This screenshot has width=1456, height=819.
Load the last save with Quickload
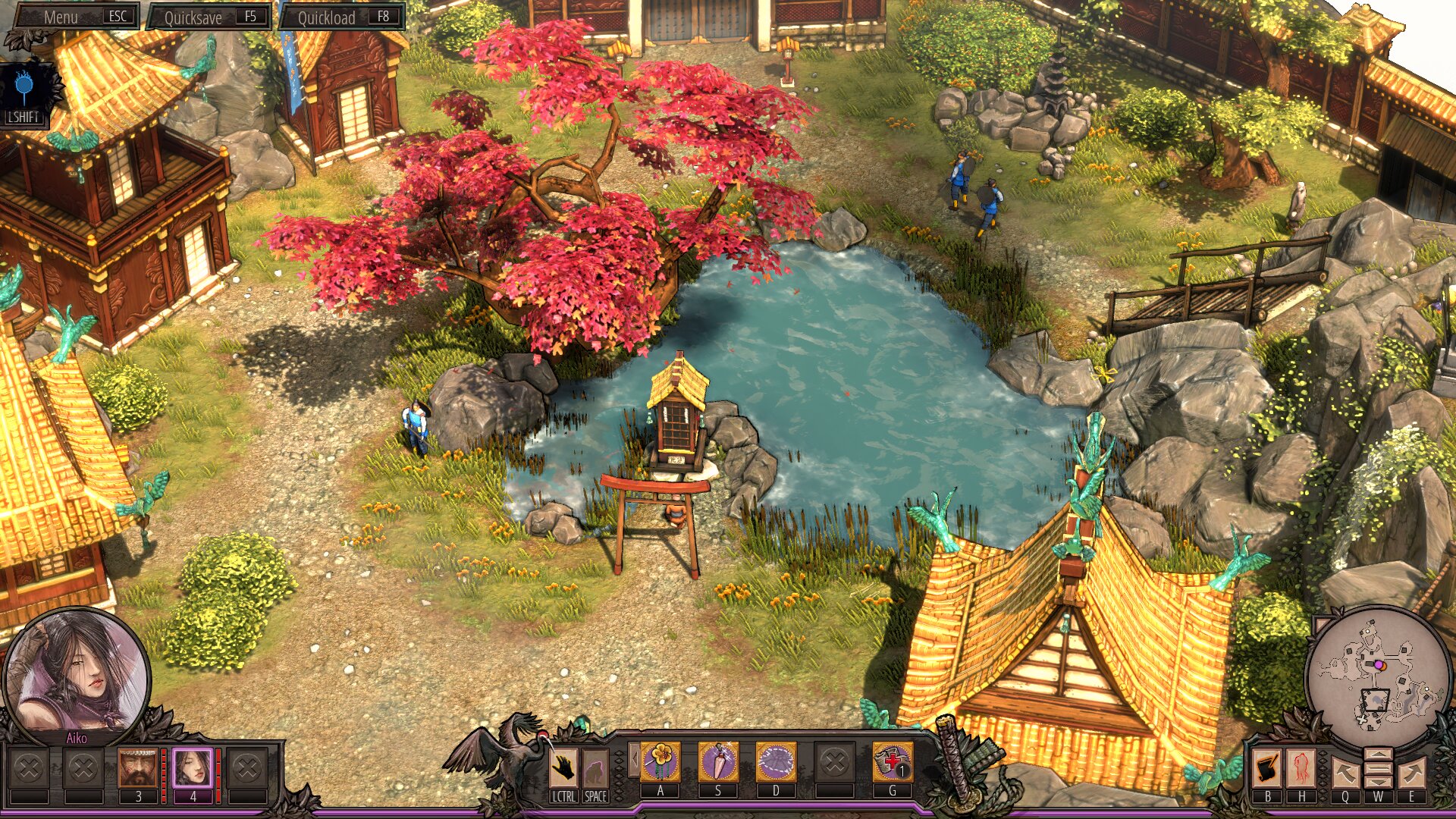(343, 17)
